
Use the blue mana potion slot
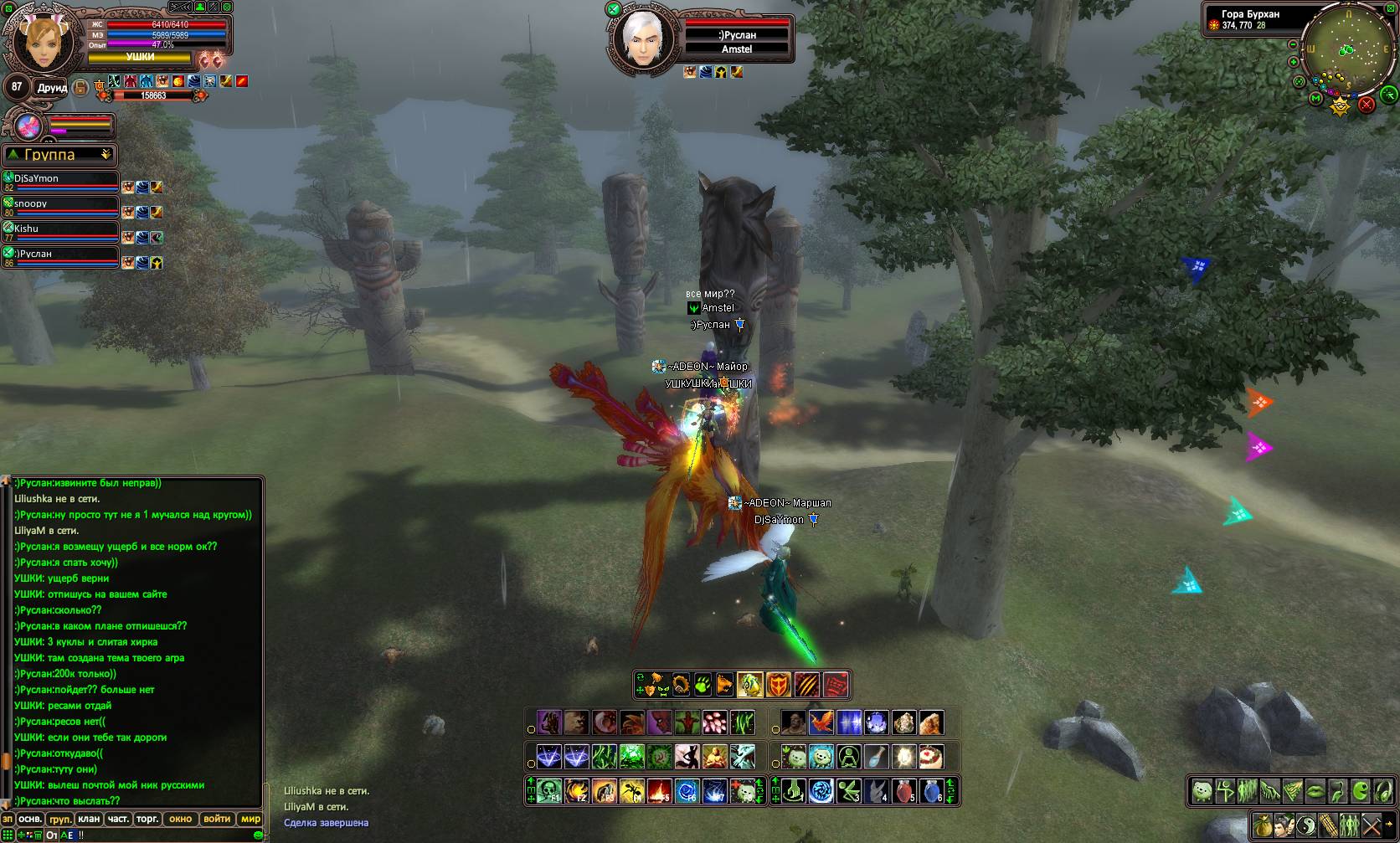pos(931,790)
